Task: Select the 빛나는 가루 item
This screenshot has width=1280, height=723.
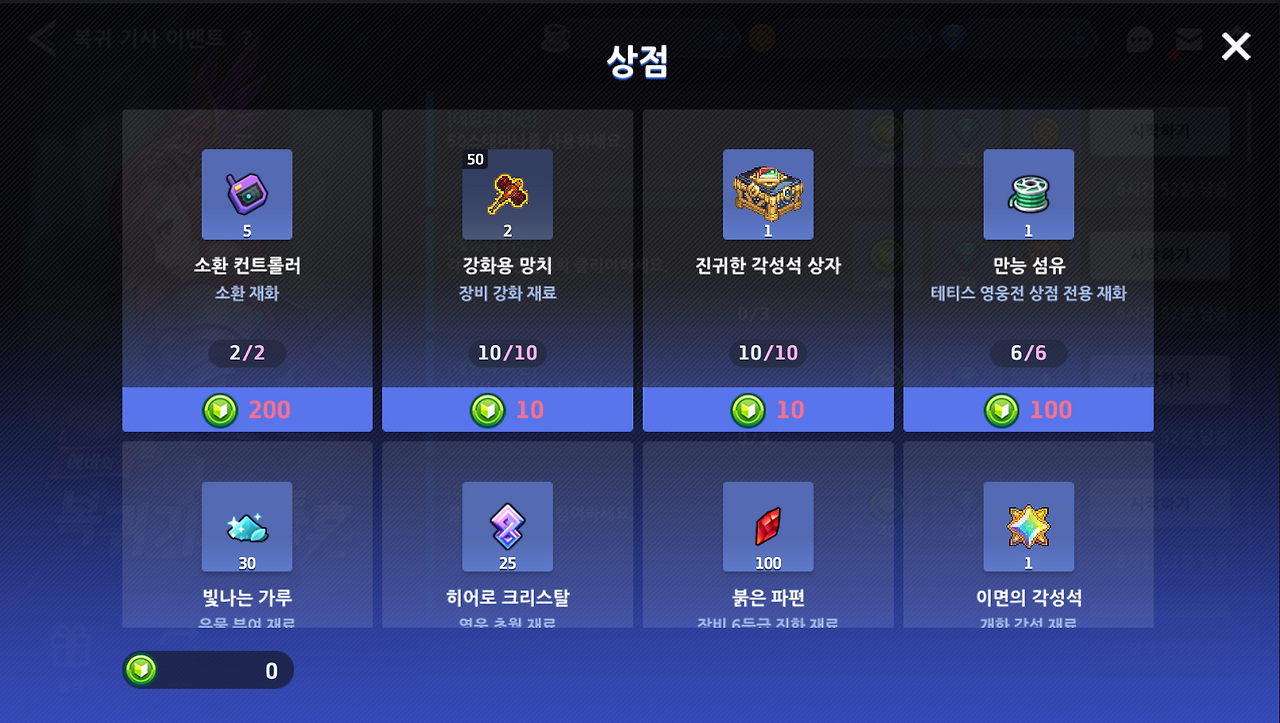Action: [x=247, y=527]
